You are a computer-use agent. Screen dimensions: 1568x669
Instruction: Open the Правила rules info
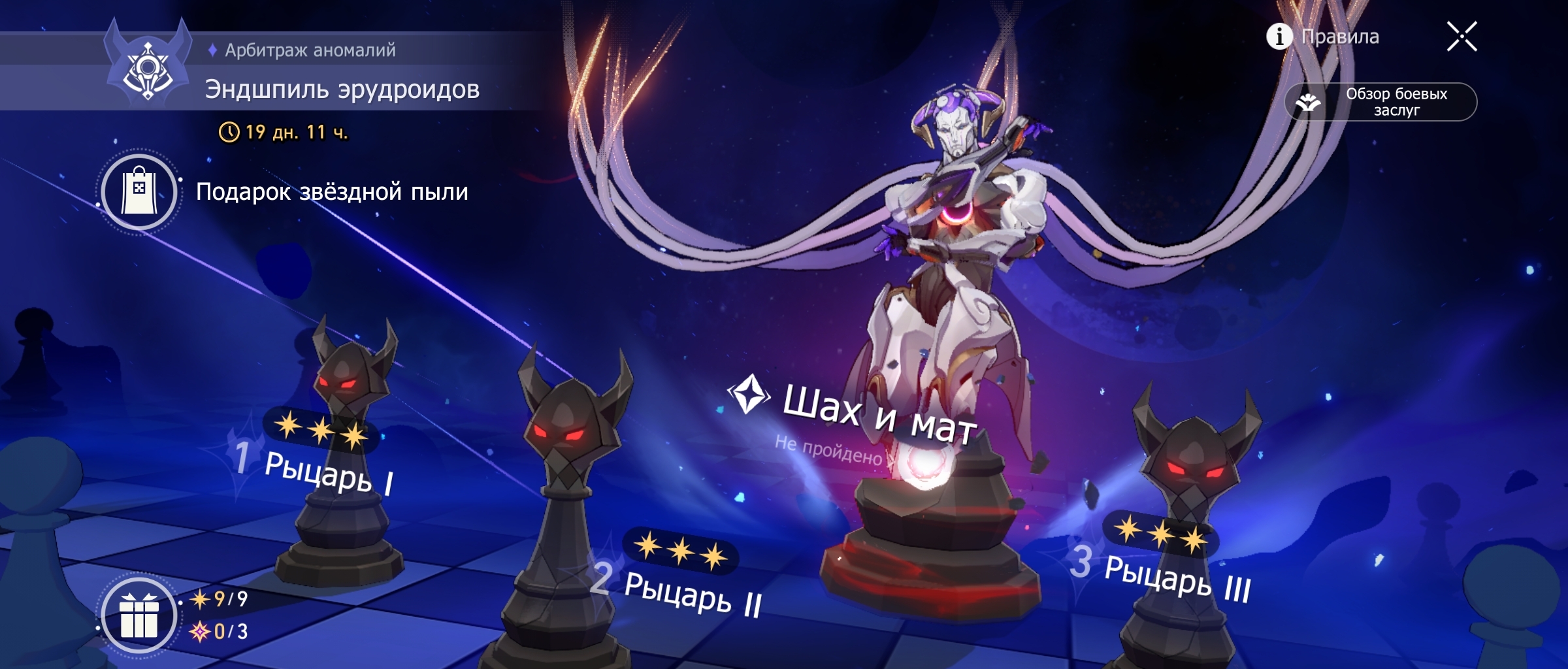(x=1324, y=37)
